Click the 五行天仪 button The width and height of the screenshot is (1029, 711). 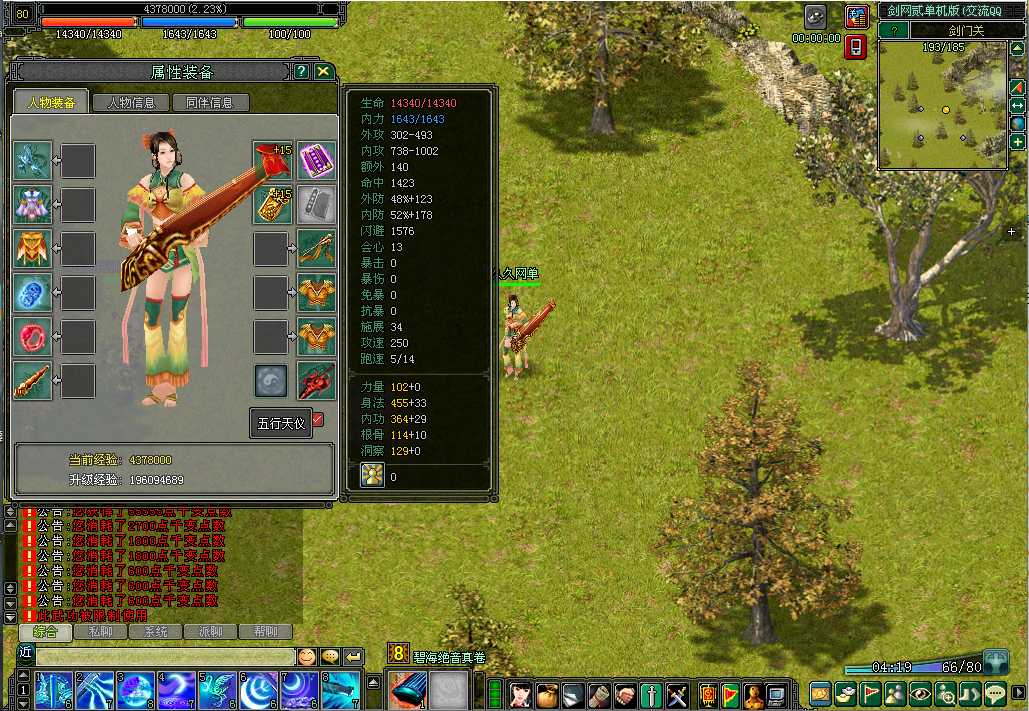point(280,423)
